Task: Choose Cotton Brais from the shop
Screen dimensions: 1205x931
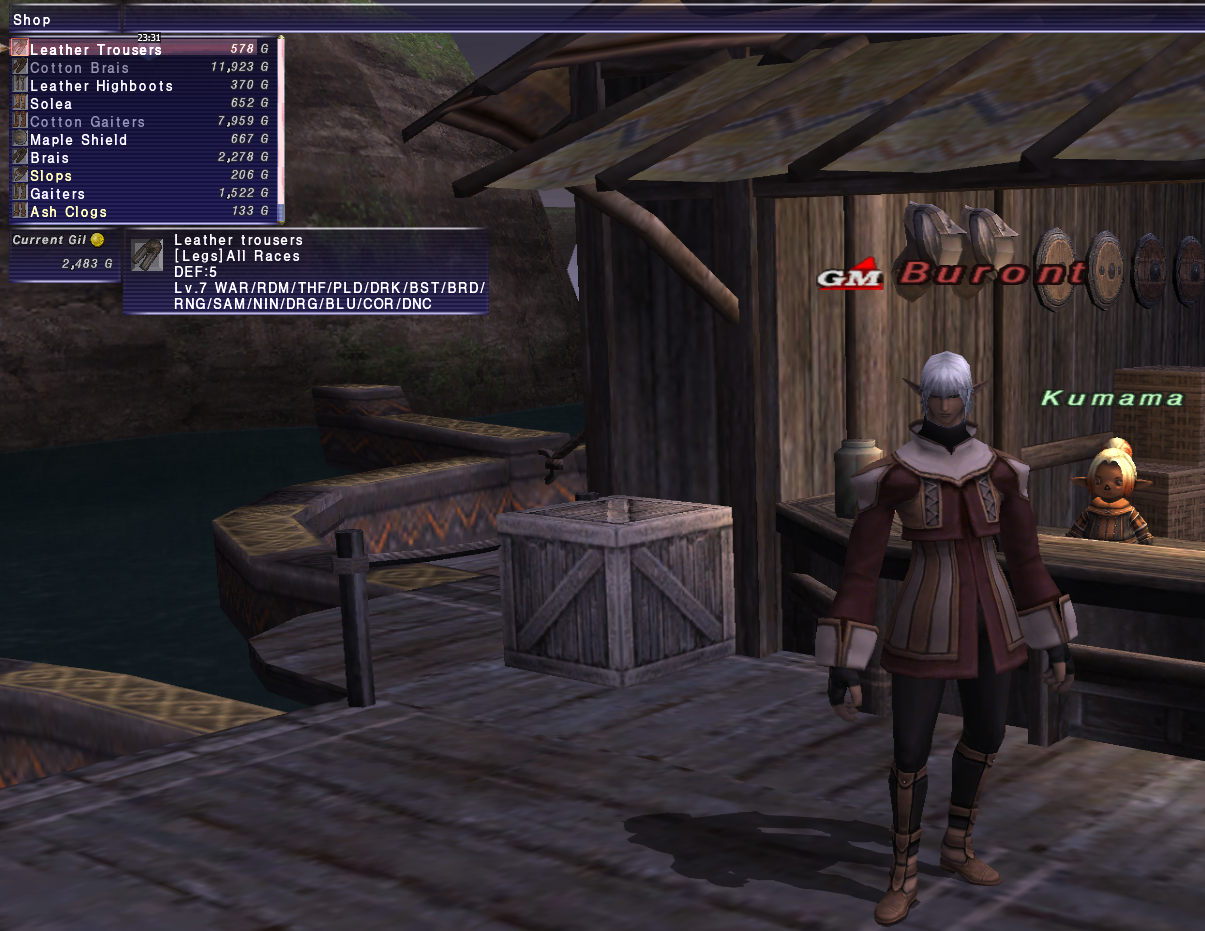Action: [x=80, y=68]
